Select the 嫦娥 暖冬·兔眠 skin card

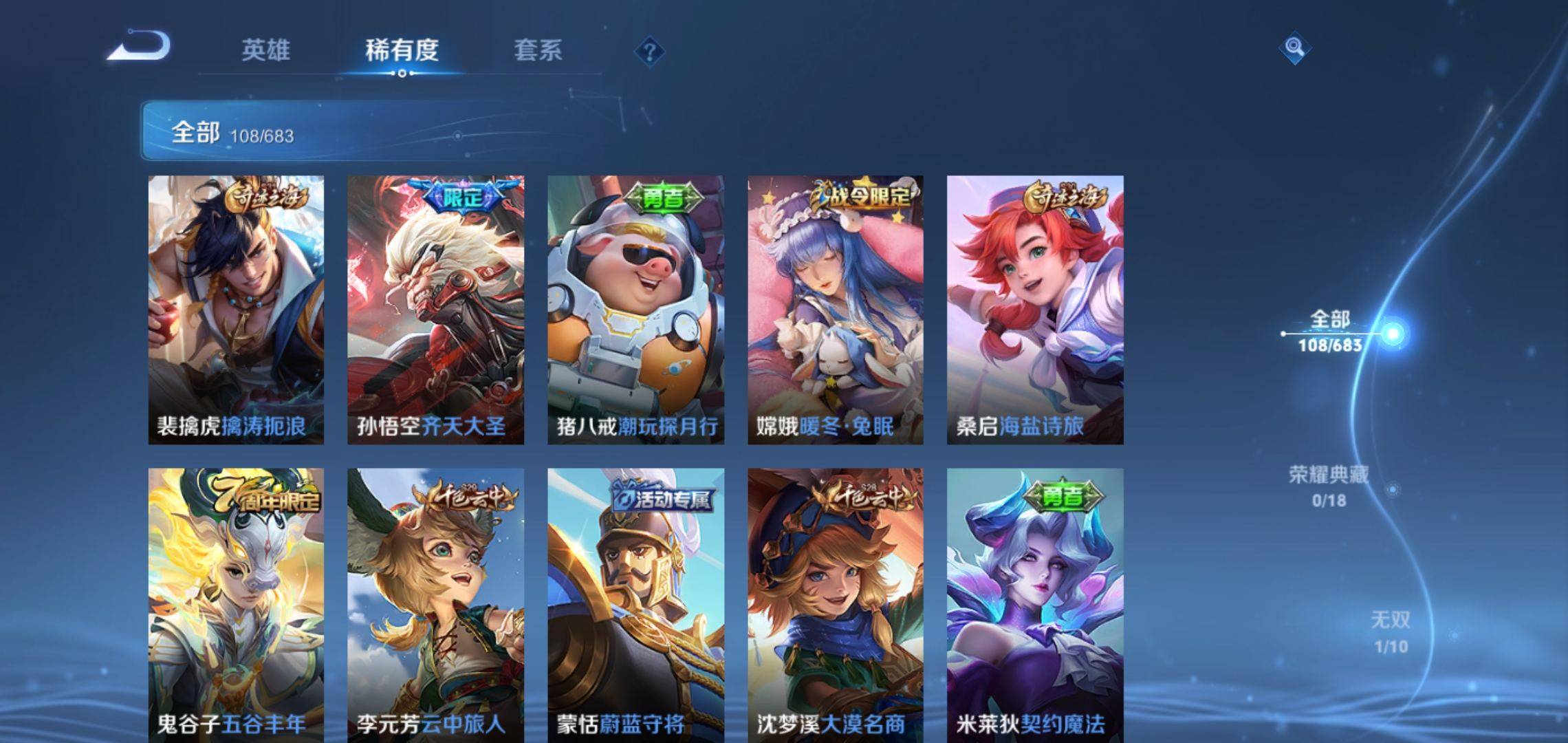tap(836, 310)
